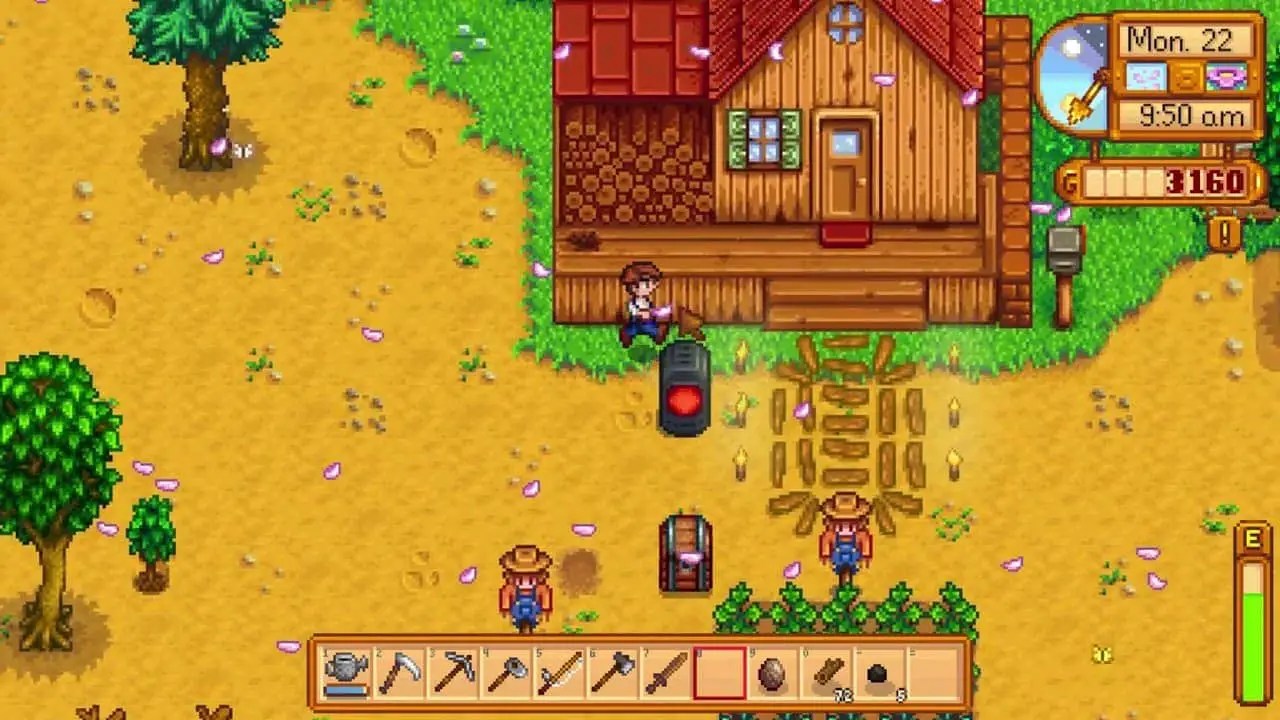Select the hoe in slot 4
This screenshot has height=720, width=1280.
pos(505,673)
